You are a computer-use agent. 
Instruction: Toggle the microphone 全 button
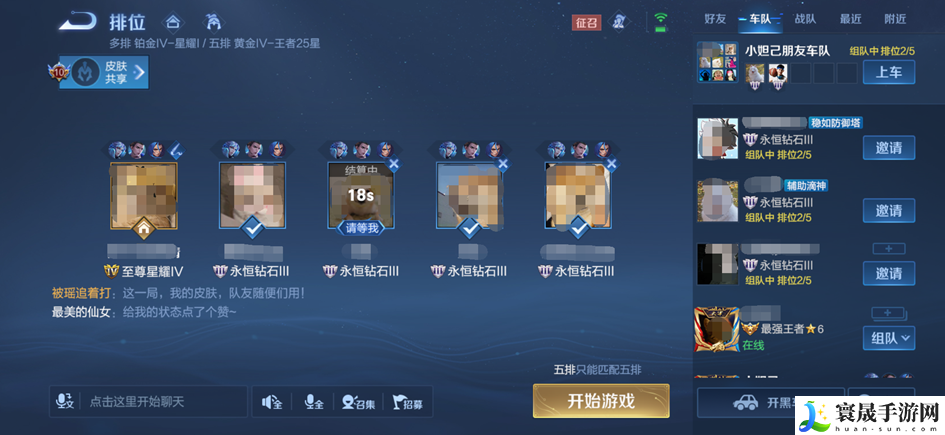tap(313, 402)
